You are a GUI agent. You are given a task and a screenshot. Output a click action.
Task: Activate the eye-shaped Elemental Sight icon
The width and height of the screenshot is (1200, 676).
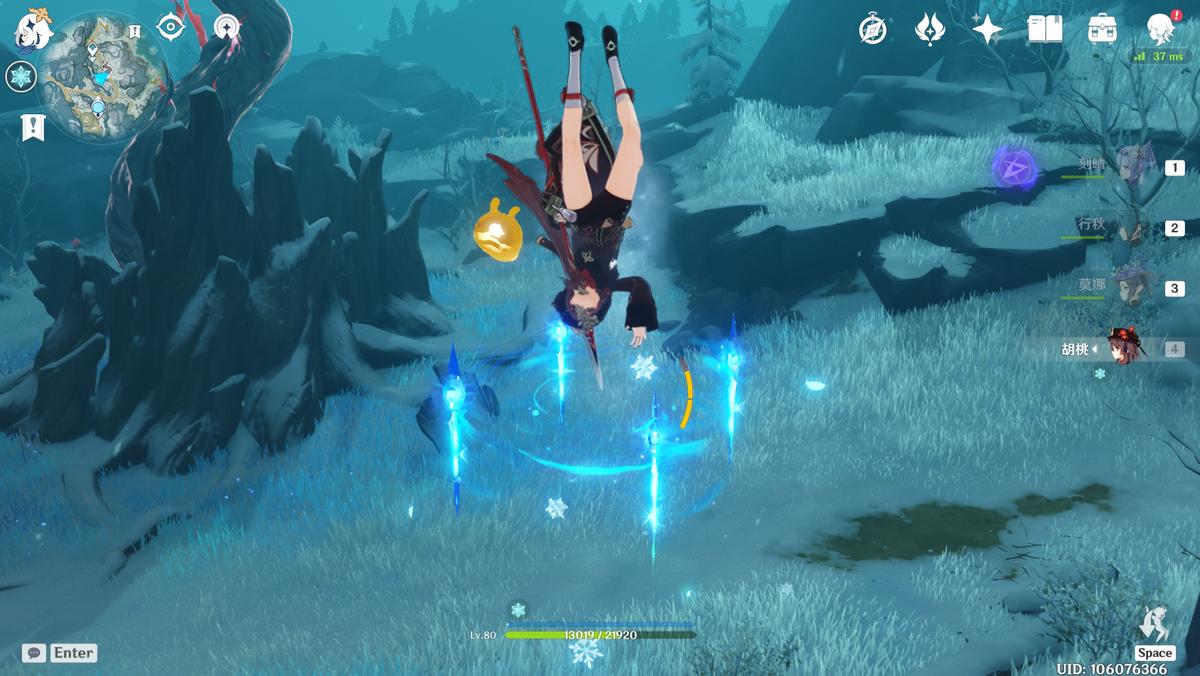(171, 28)
